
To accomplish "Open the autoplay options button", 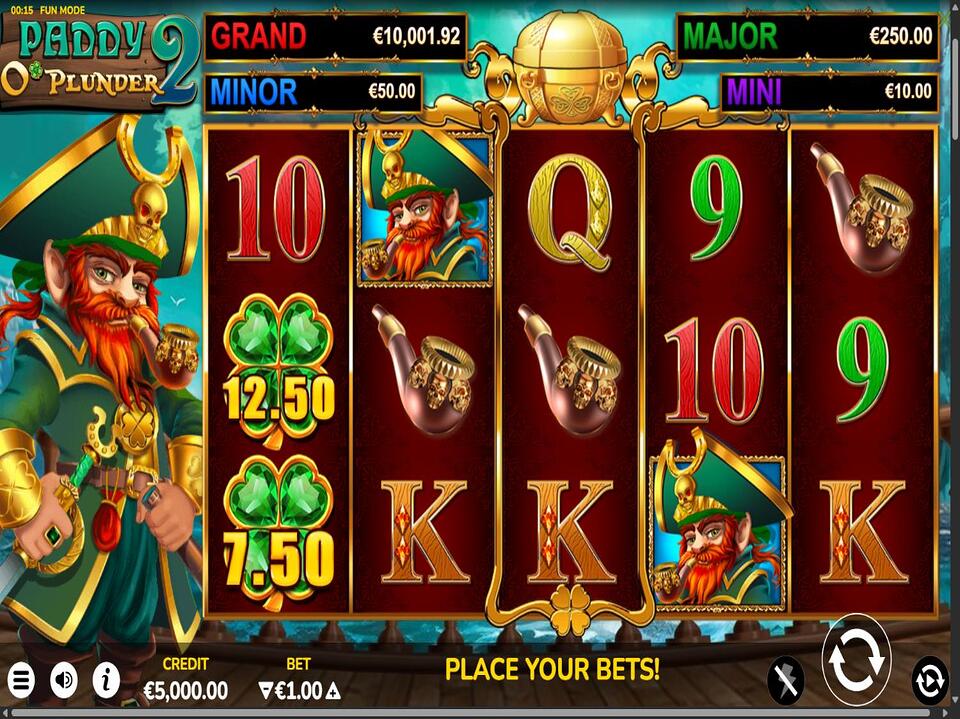I will 929,681.
